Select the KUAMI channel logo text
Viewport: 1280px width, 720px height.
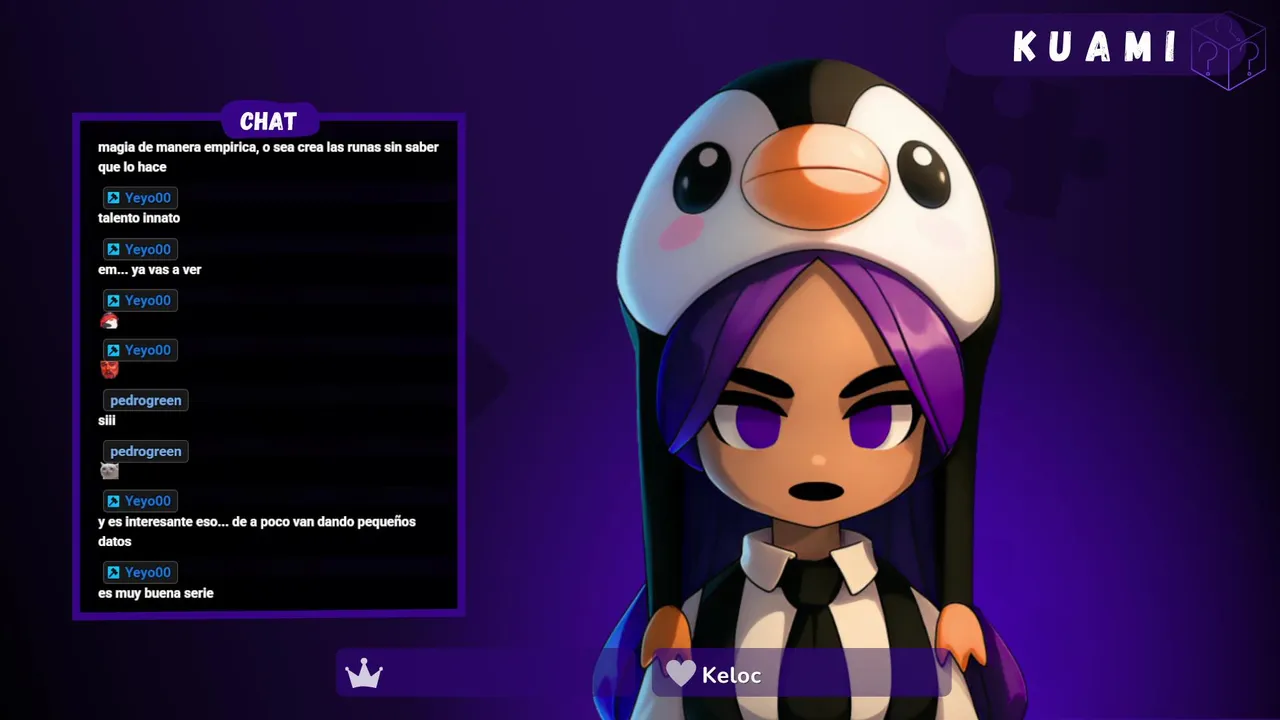click(1095, 47)
